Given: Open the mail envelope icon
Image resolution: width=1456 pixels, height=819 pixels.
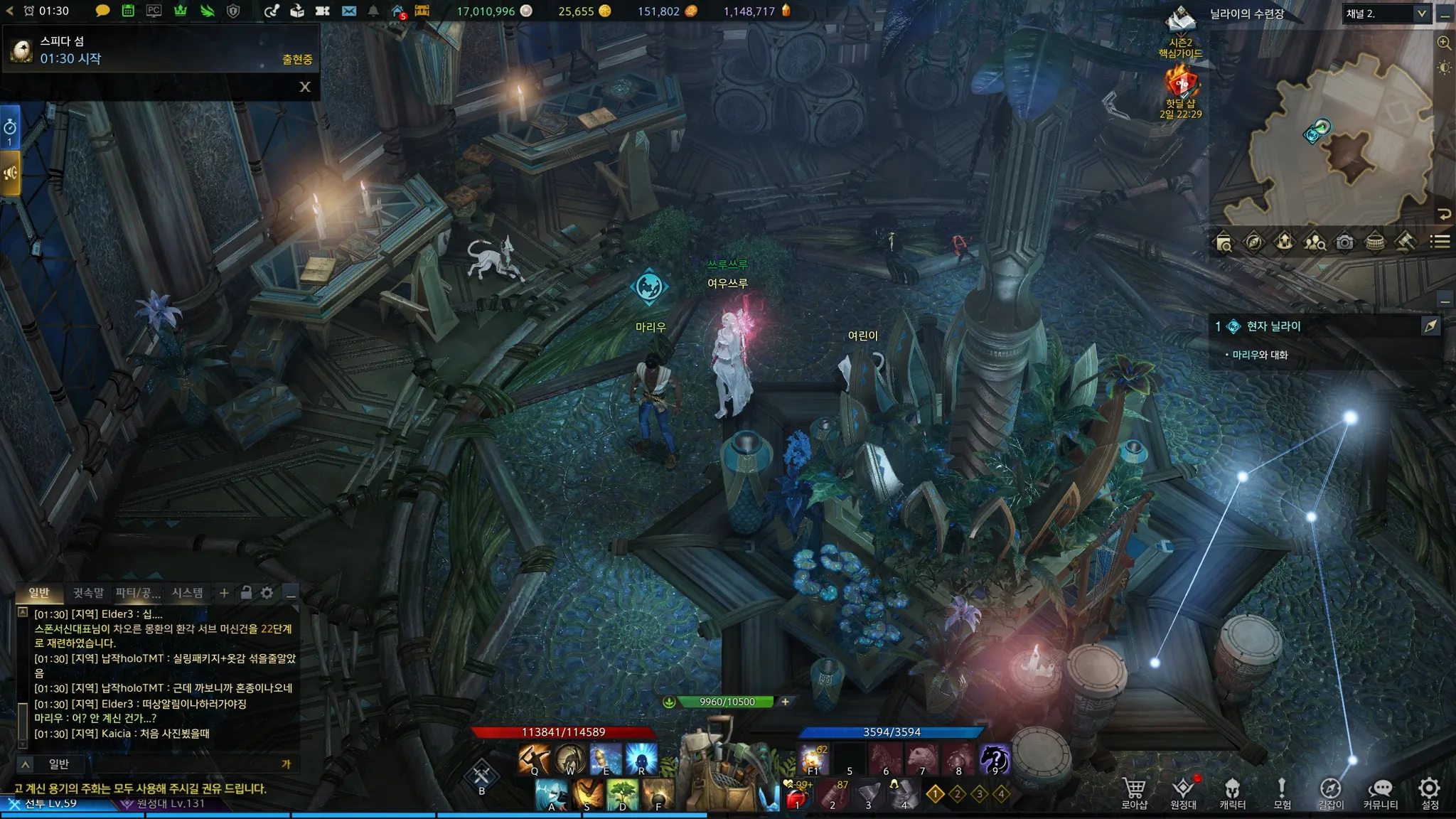Looking at the screenshot, I should coord(349,11).
